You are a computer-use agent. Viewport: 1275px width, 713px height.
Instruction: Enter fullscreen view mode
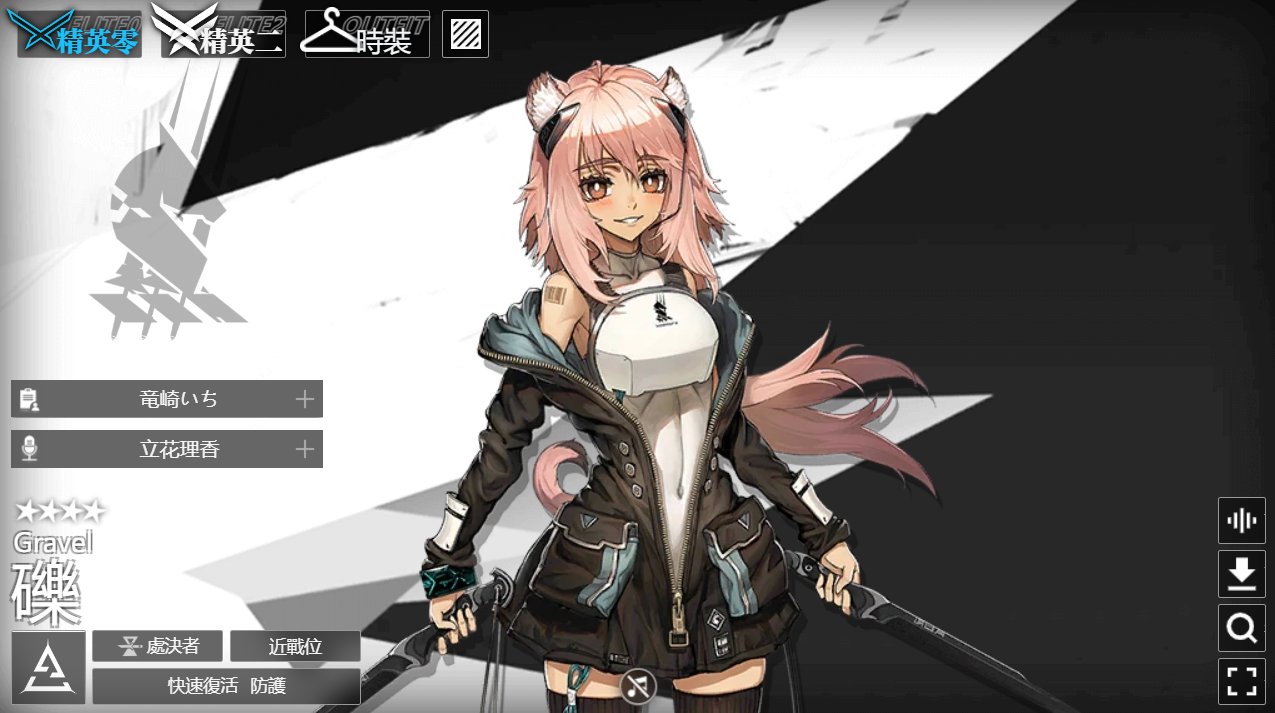pos(1241,681)
